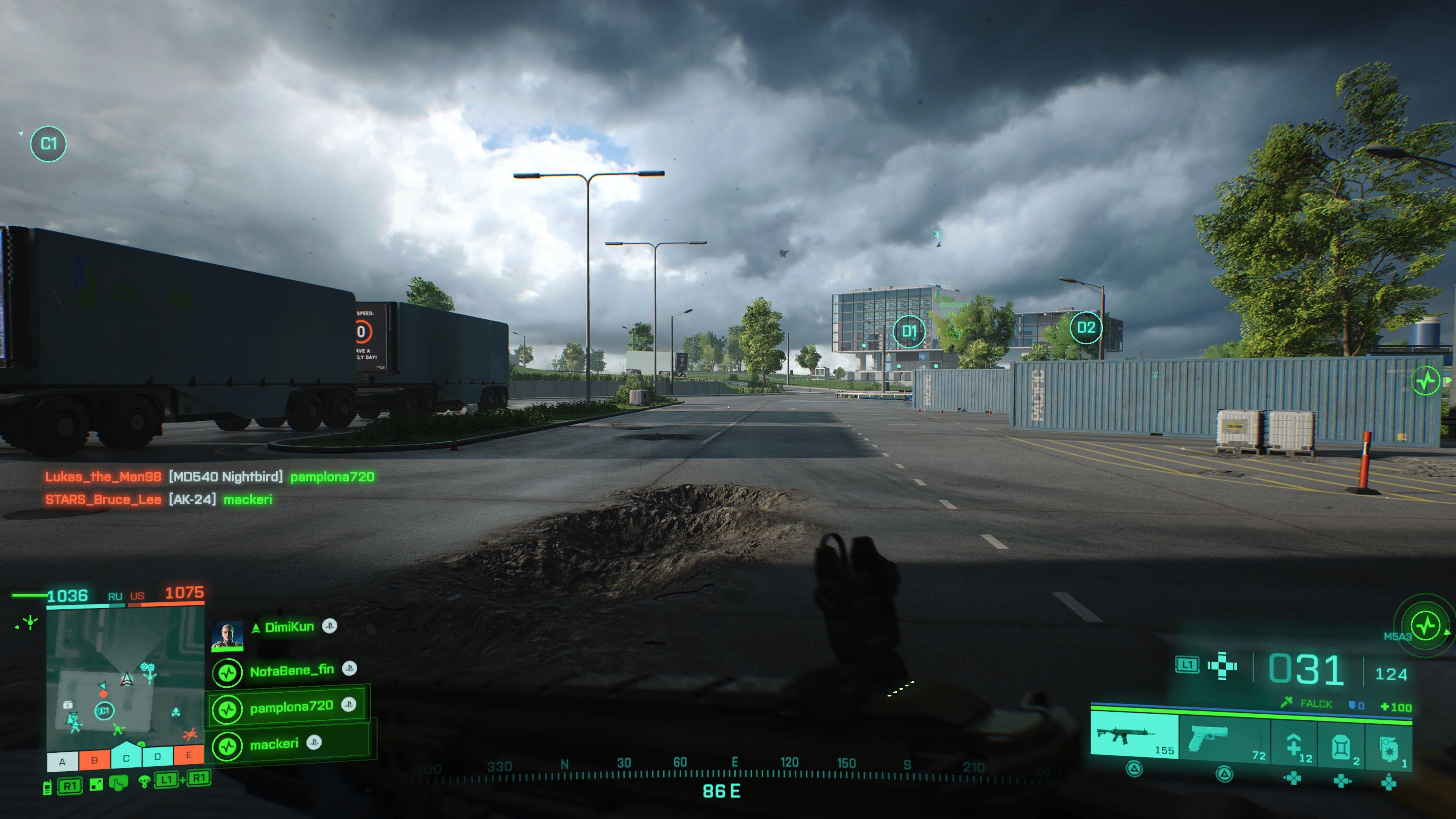Screen dimensions: 1456x819
Task: Click the C1 objective marker top left
Action: point(49,144)
